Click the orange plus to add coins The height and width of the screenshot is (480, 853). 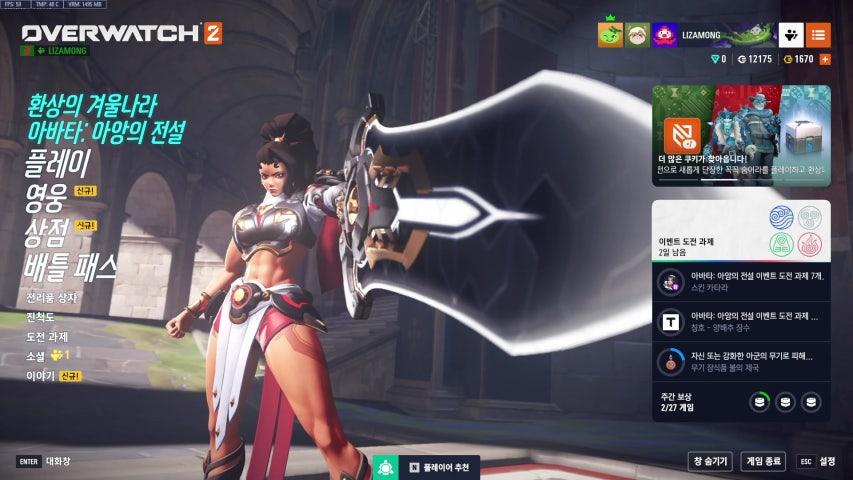tap(825, 60)
